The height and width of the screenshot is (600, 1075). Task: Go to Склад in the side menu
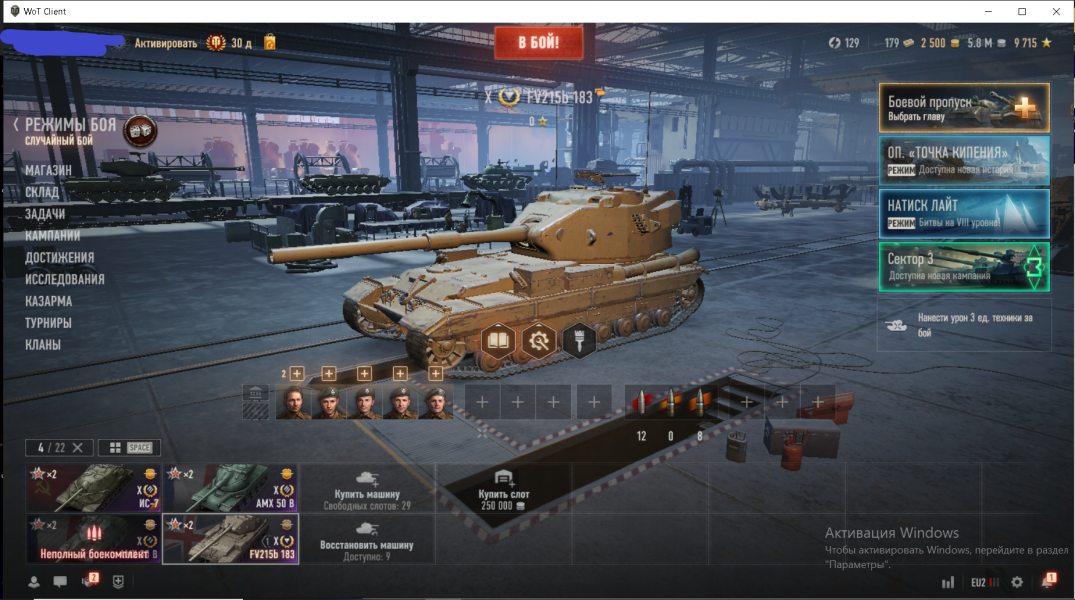tap(42, 192)
